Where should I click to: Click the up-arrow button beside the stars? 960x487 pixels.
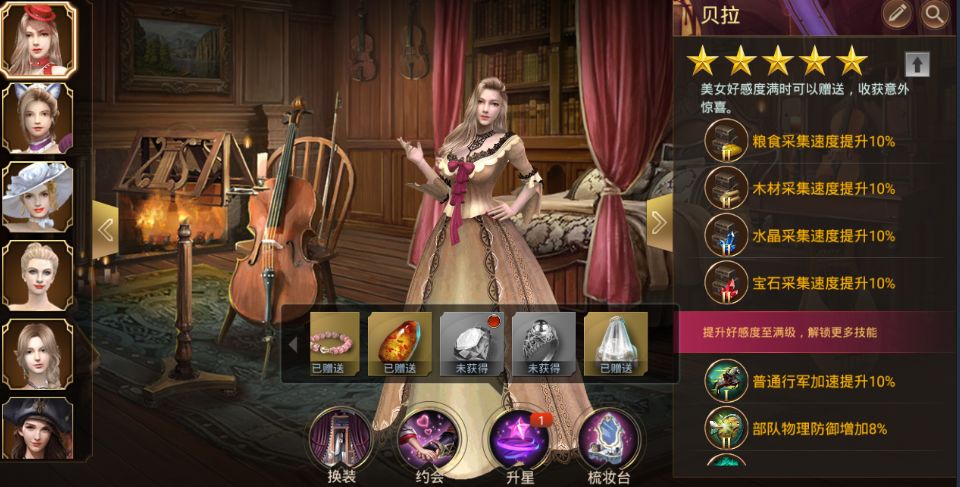(917, 64)
